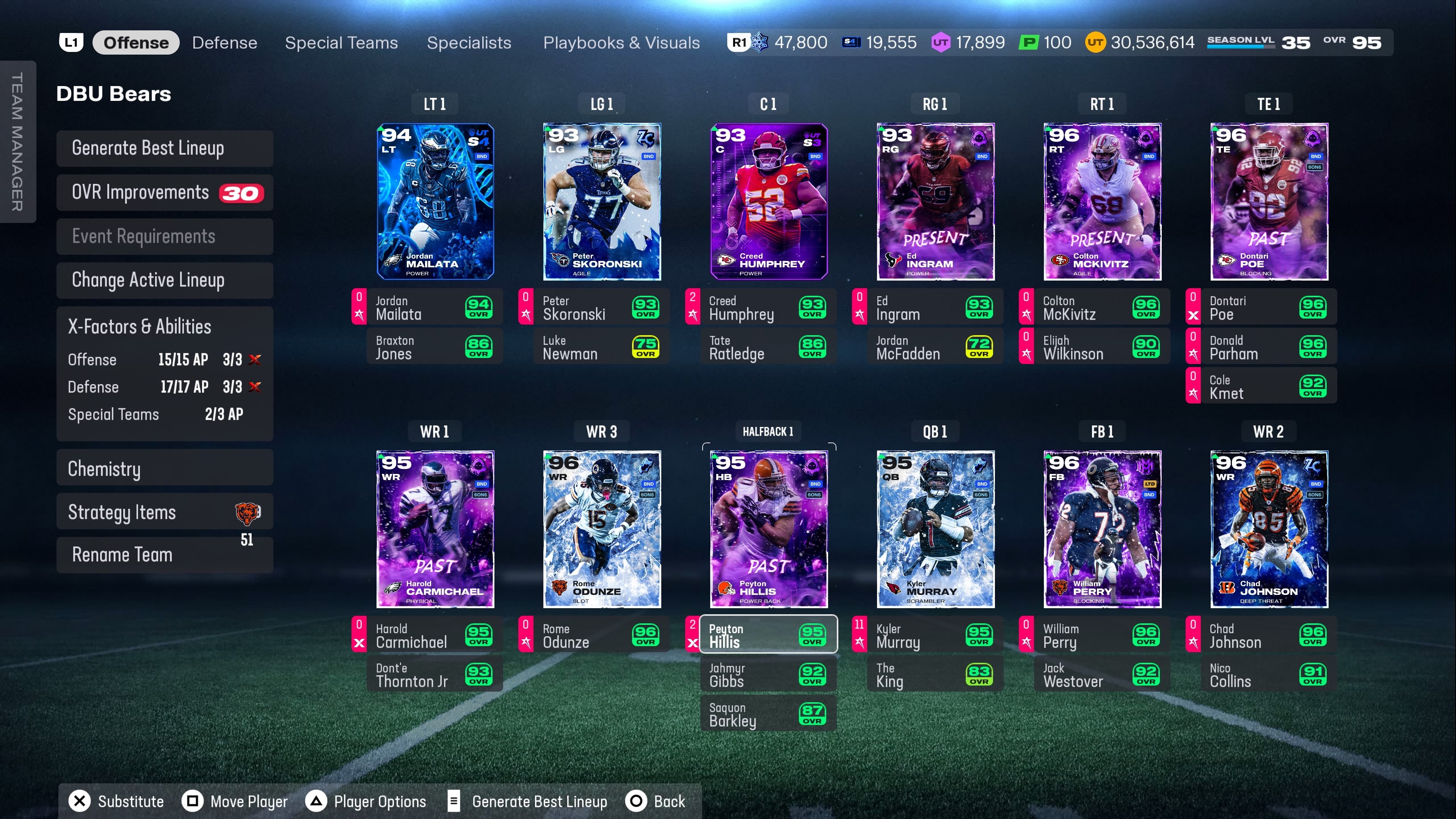Open Playbooks & Visuals tab
The height and width of the screenshot is (819, 1456).
(621, 43)
